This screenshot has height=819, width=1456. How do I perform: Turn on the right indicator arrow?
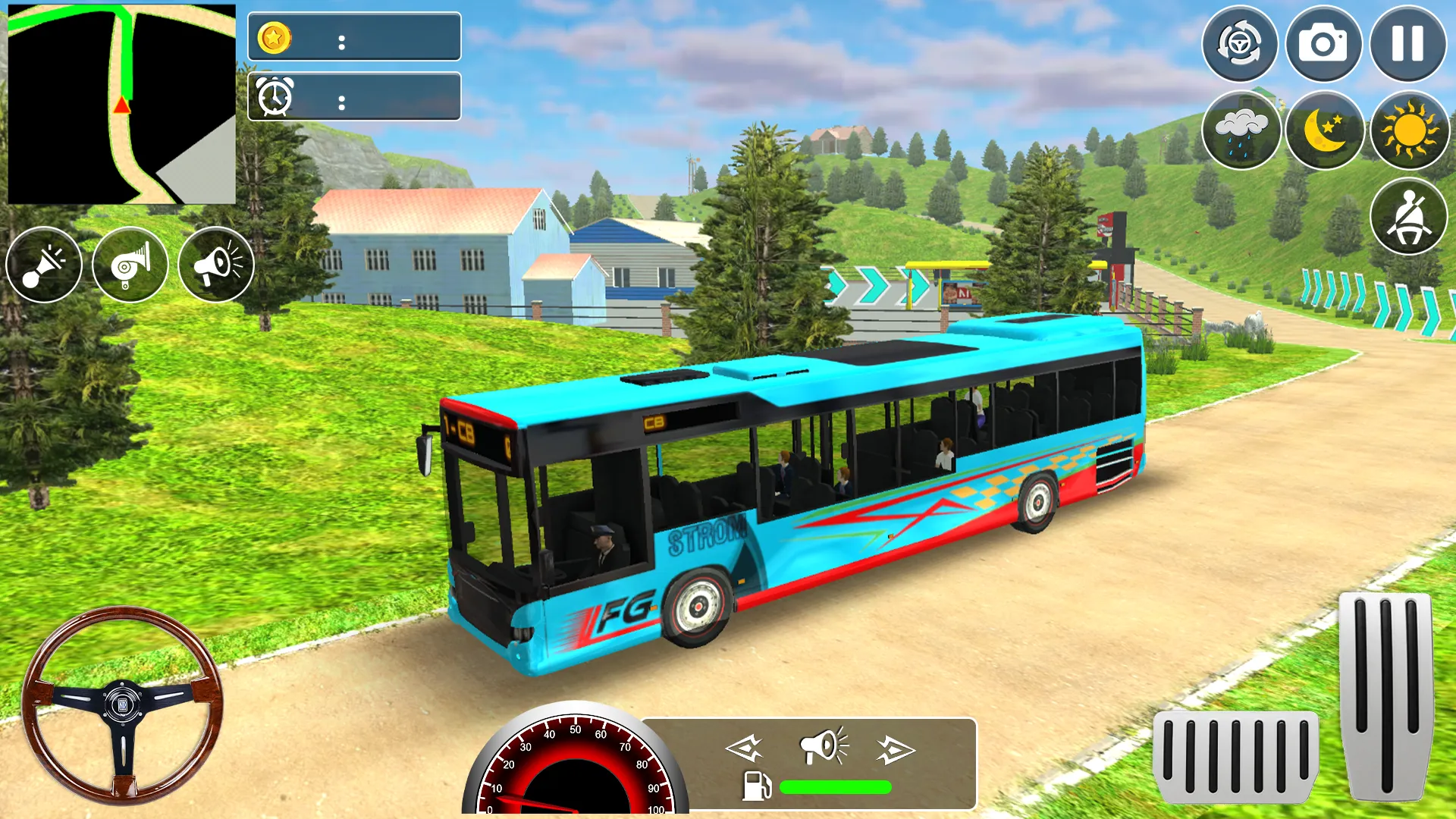tap(896, 750)
